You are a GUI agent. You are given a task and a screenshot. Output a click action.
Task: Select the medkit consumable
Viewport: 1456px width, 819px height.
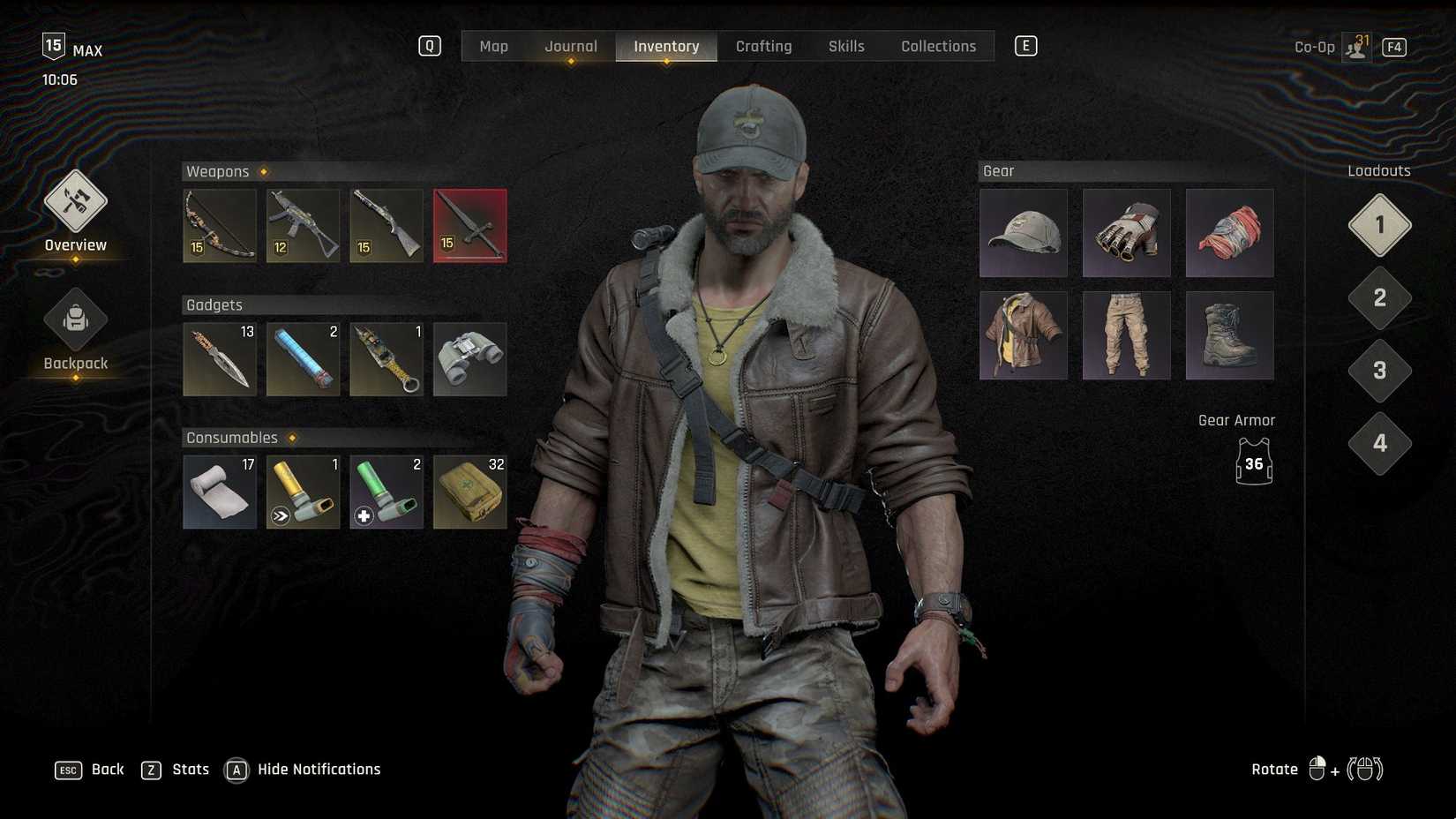click(469, 492)
